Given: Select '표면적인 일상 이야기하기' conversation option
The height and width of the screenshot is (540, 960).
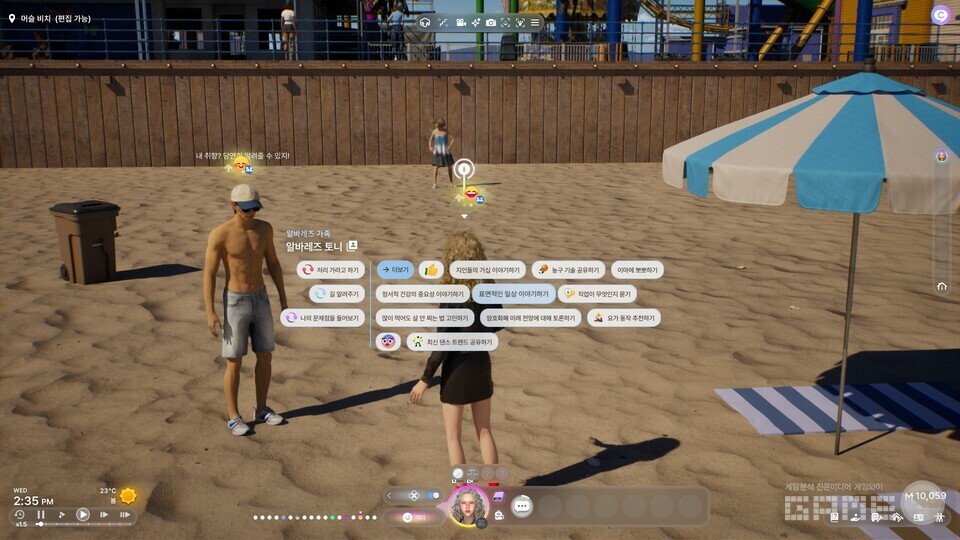Looking at the screenshot, I should [514, 294].
